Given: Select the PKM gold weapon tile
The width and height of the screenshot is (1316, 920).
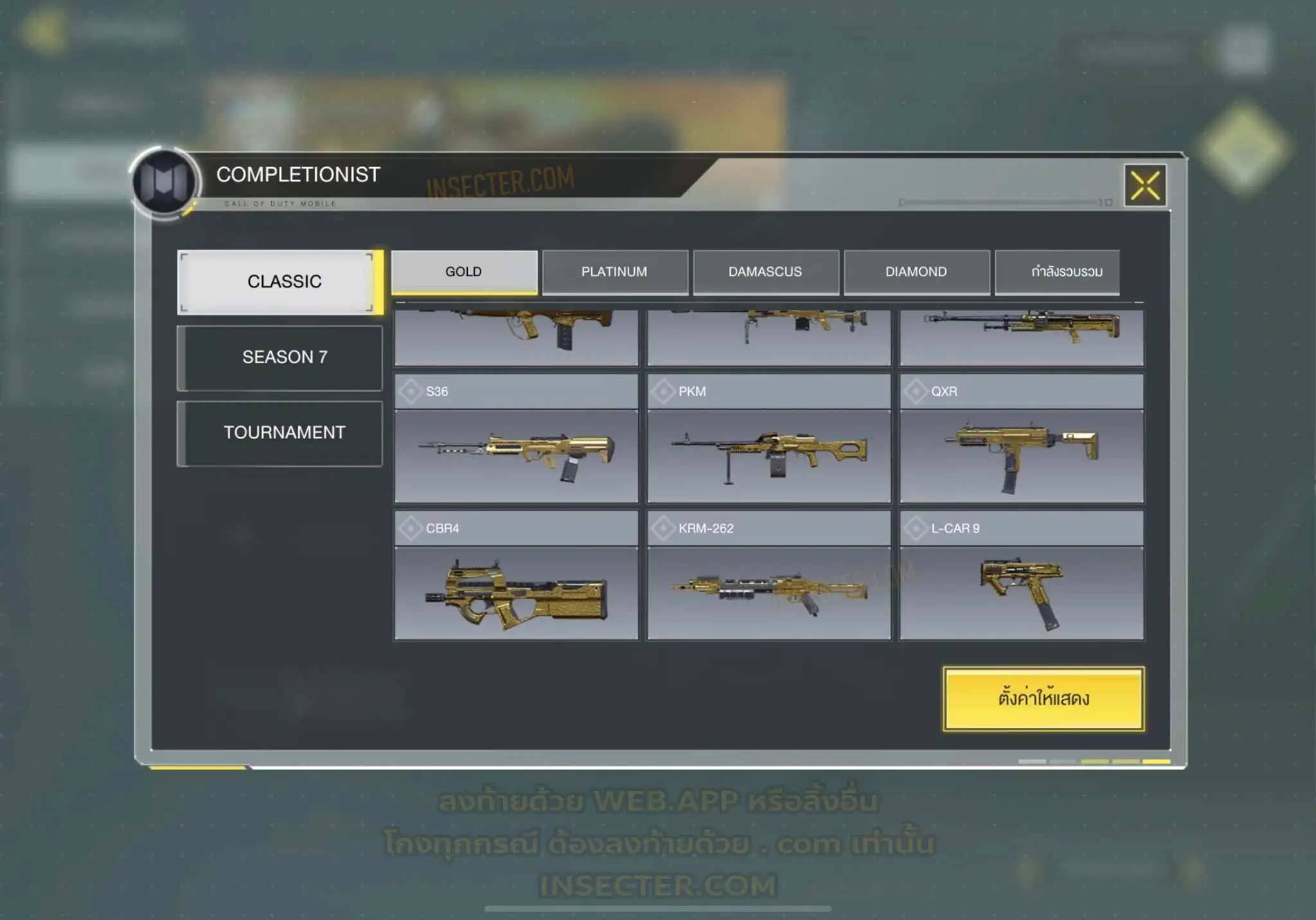Looking at the screenshot, I should [769, 439].
